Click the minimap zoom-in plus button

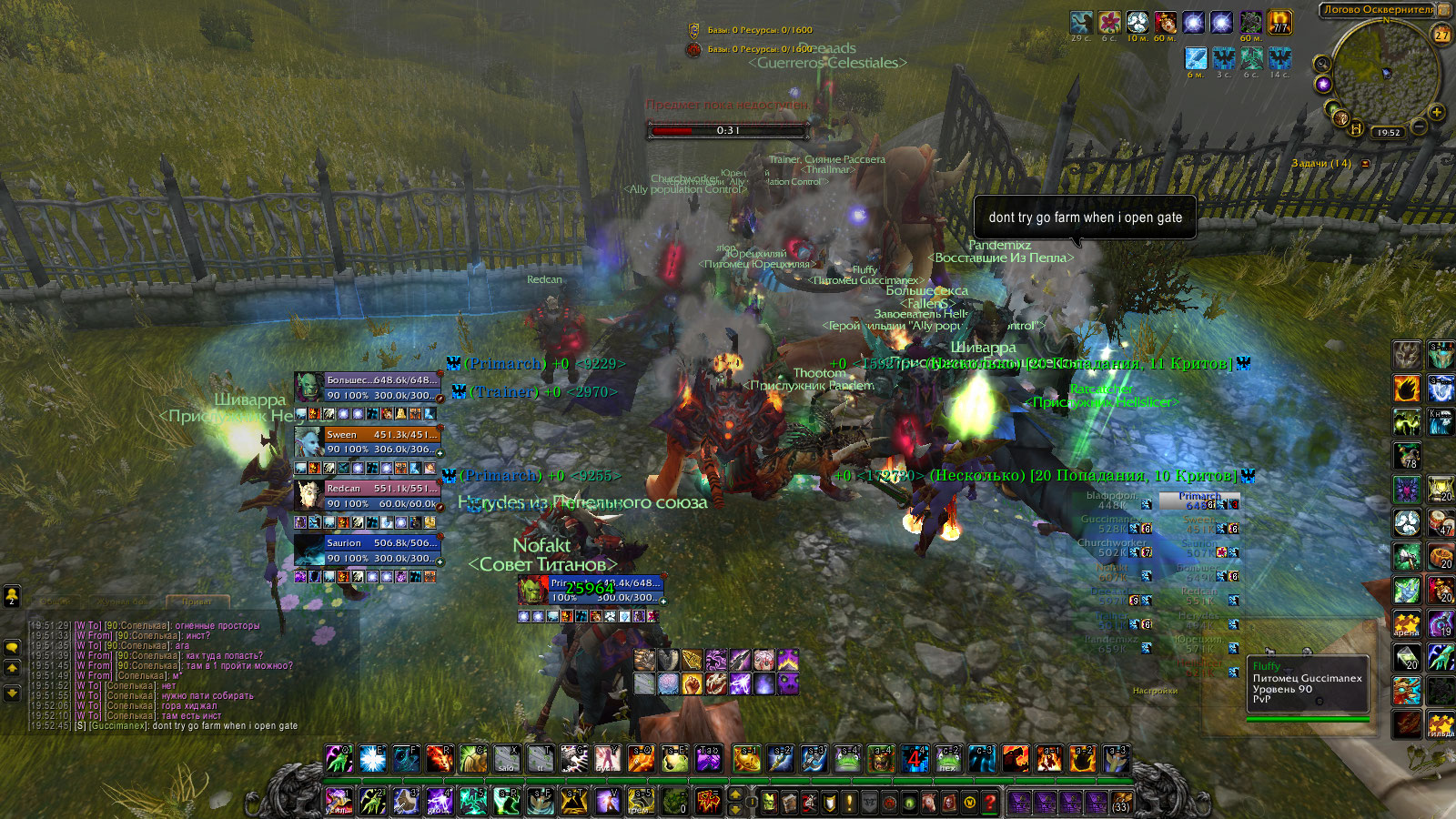point(1437,112)
